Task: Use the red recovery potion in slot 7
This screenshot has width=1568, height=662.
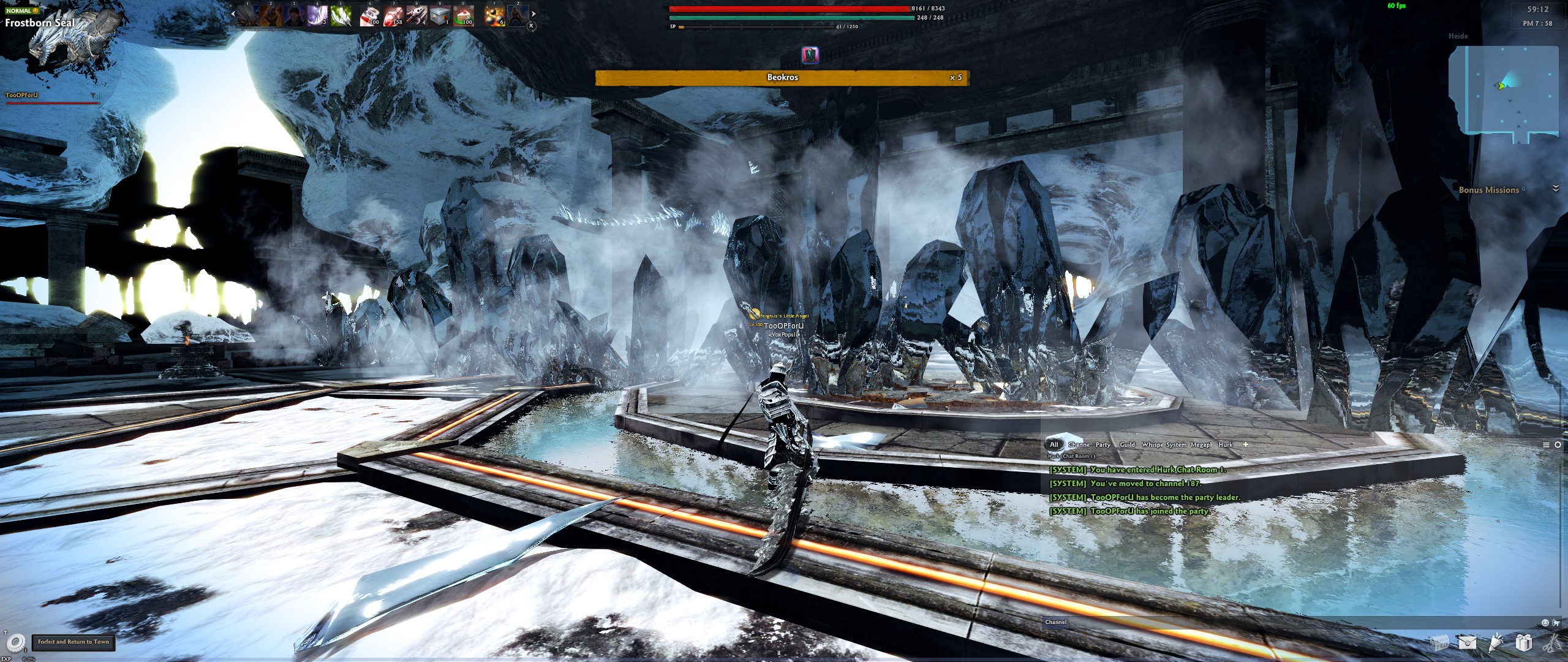Action: tap(393, 15)
